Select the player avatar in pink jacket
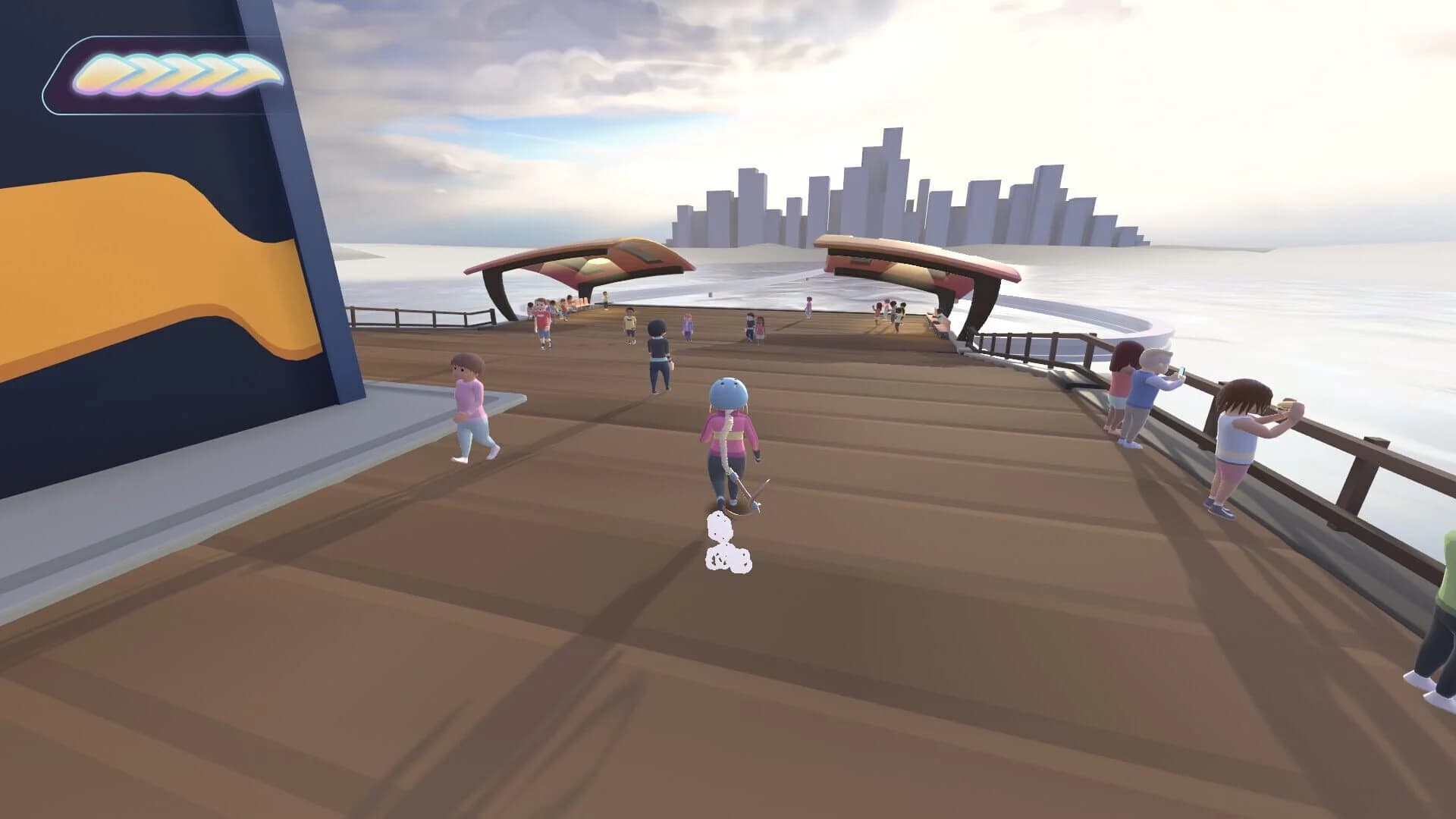Screen dimensions: 1456x819 pyautogui.click(x=730, y=432)
